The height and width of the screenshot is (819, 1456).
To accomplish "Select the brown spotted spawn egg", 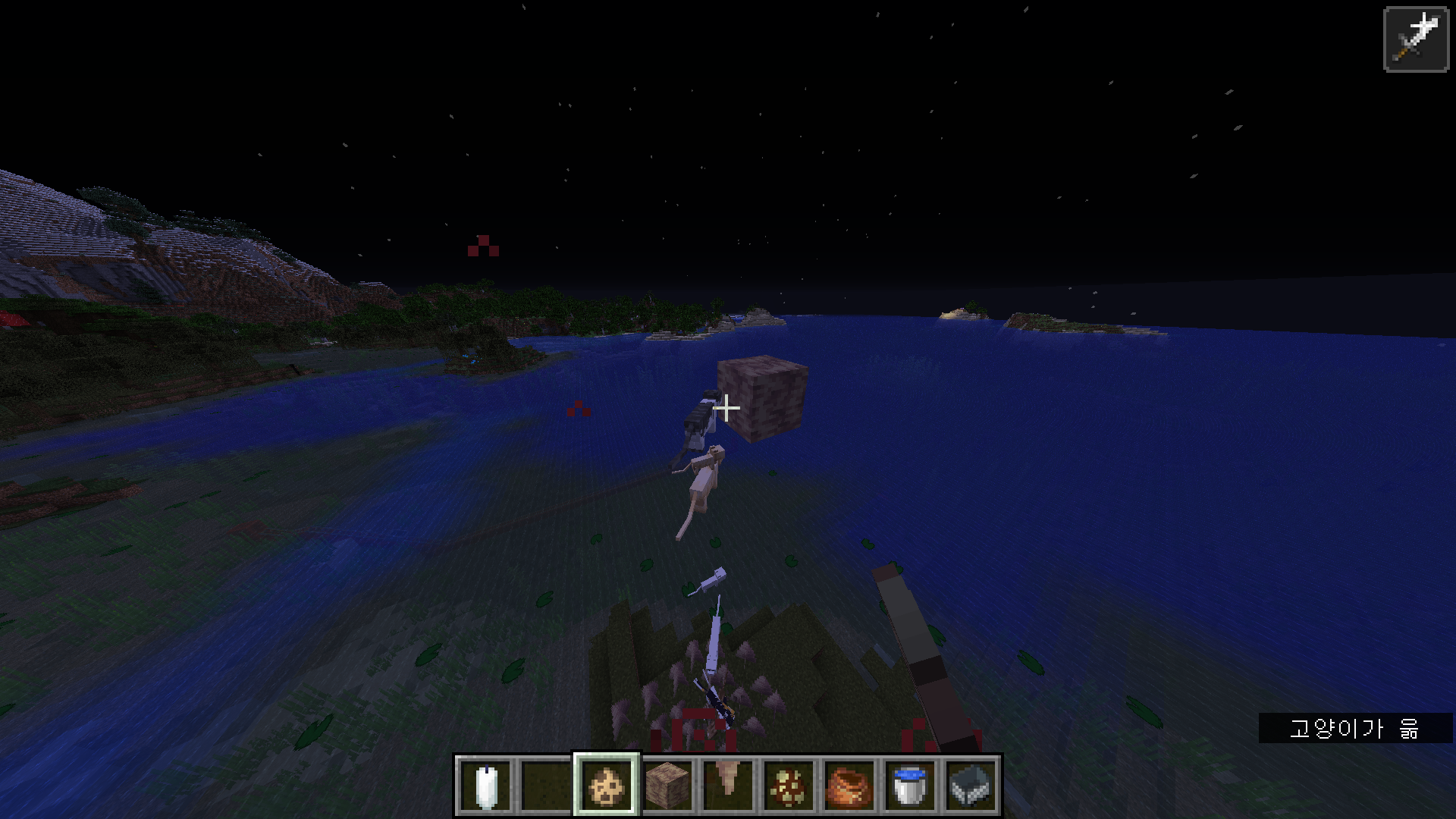I will [x=789, y=786].
